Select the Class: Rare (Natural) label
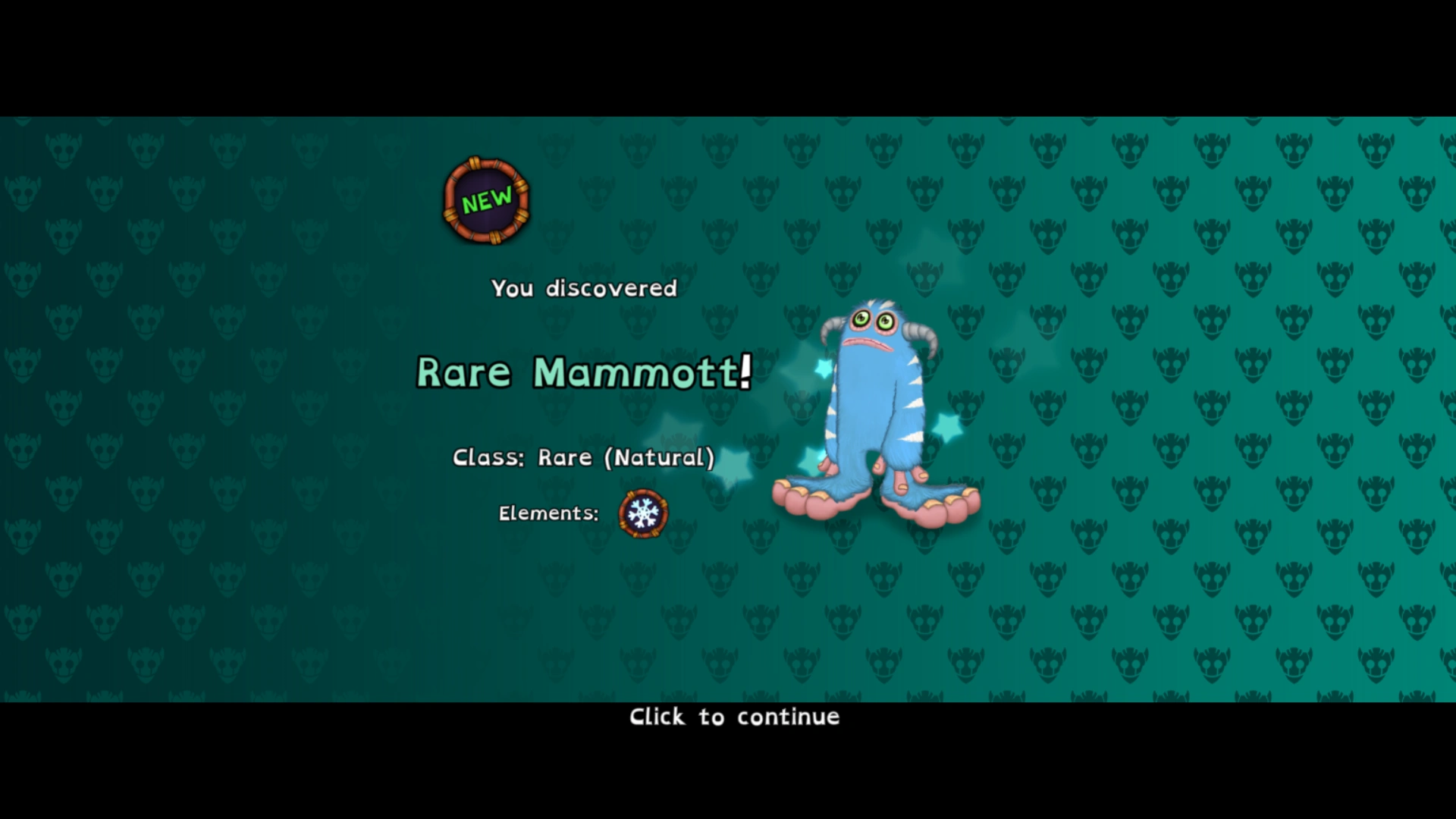The height and width of the screenshot is (819, 1456). [584, 457]
